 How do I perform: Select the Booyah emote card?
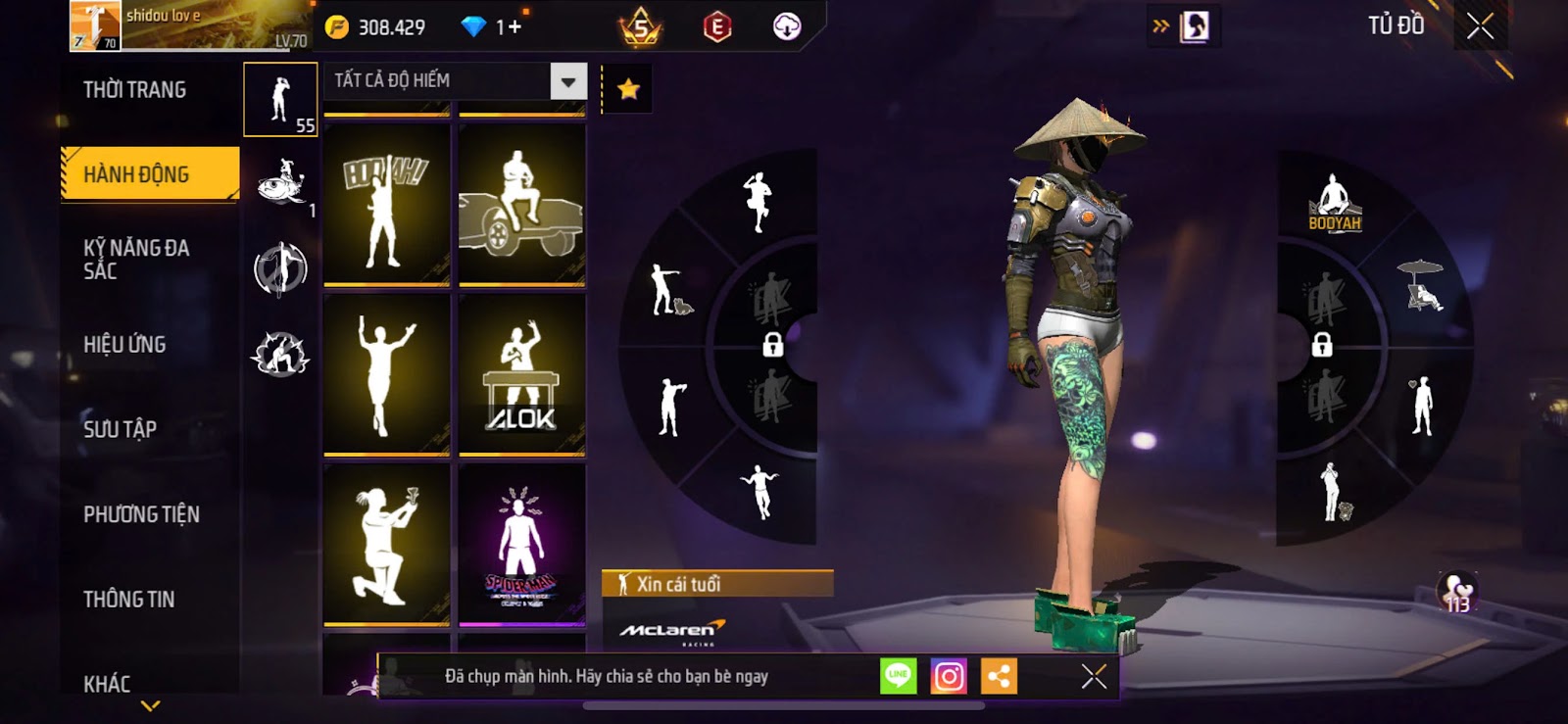pos(386,205)
